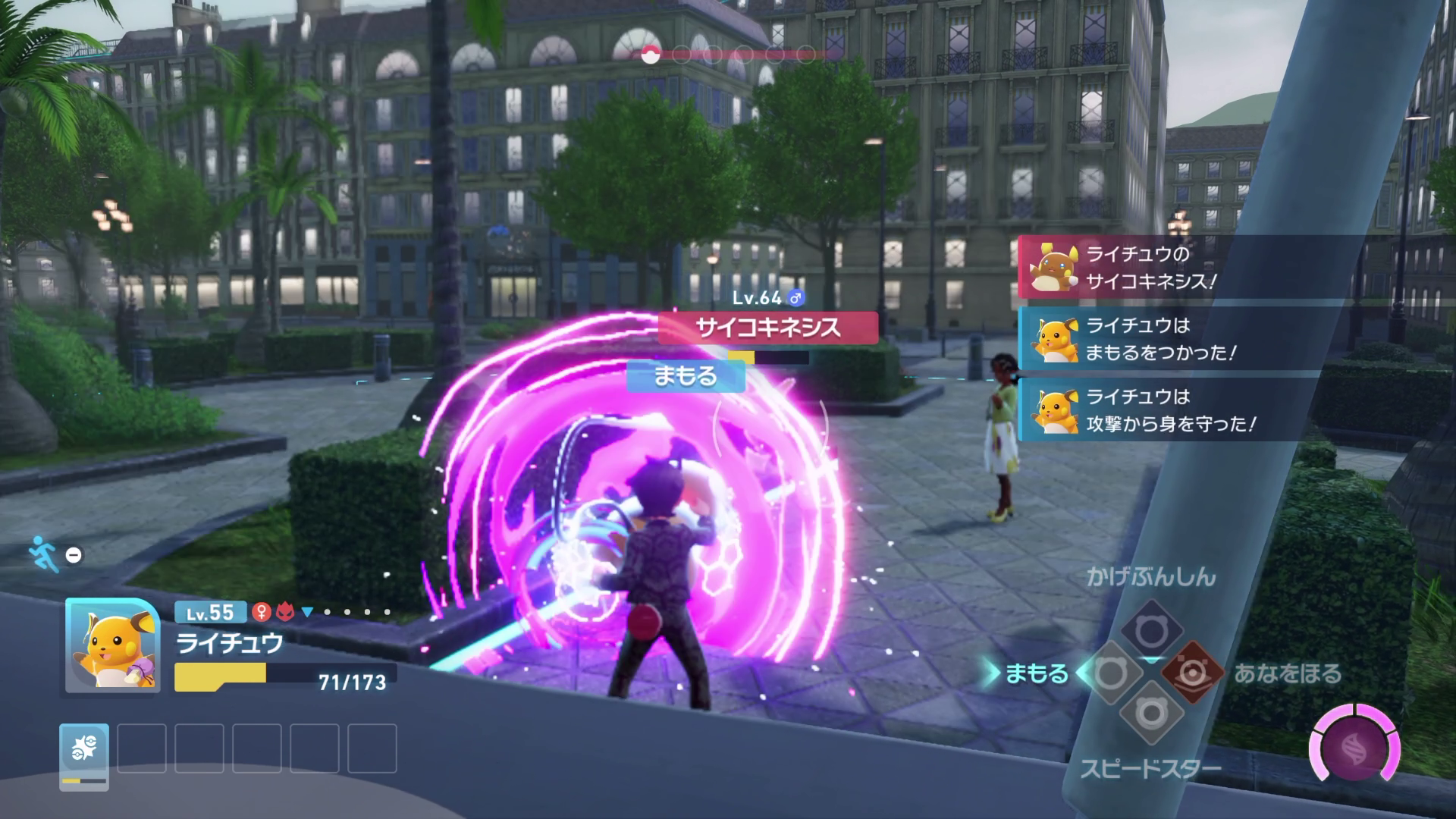Pick the first party slot card
The height and width of the screenshot is (819, 1456).
(x=84, y=755)
